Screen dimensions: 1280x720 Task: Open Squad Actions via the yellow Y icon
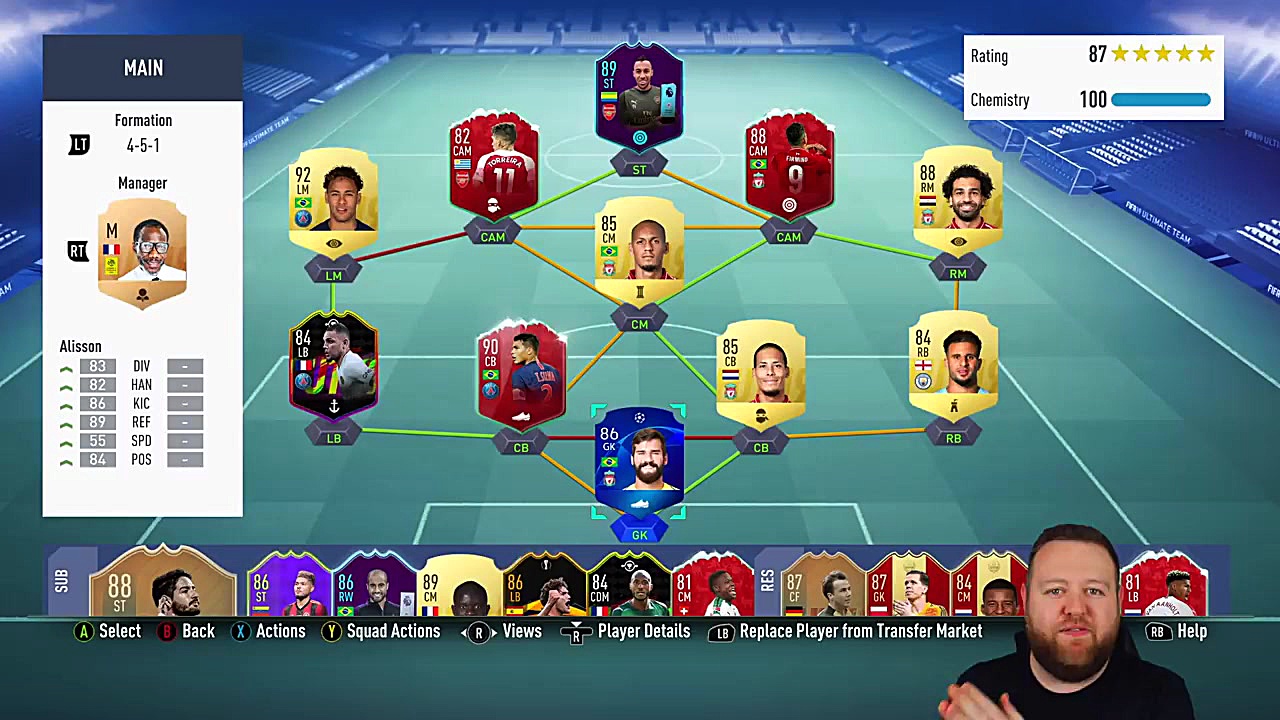click(x=331, y=631)
